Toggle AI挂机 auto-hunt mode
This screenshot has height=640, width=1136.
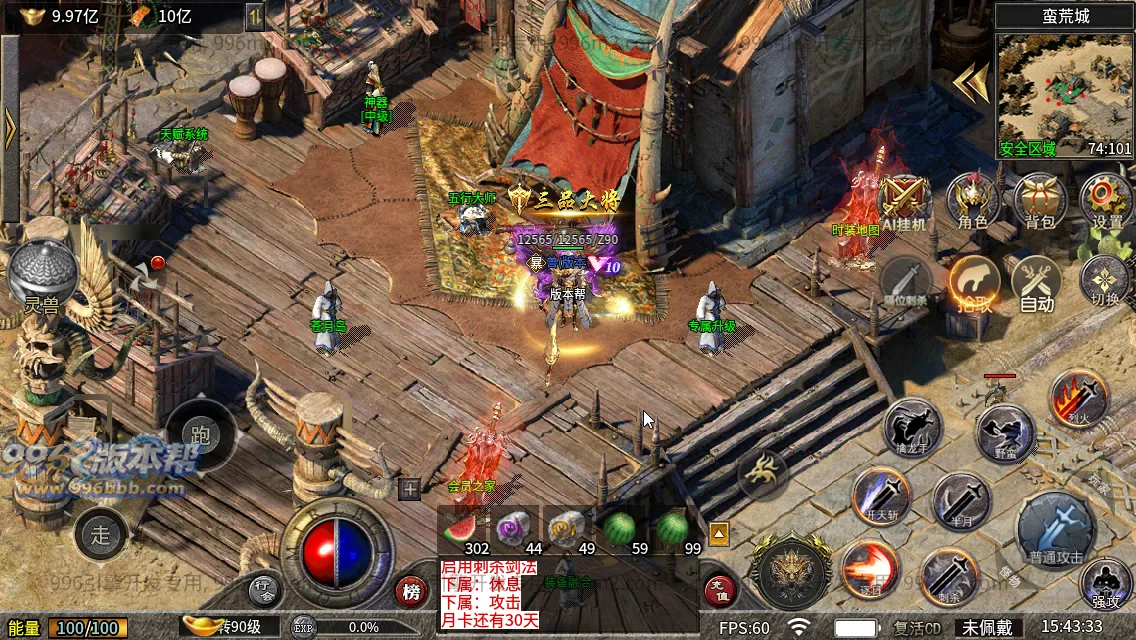tap(905, 201)
